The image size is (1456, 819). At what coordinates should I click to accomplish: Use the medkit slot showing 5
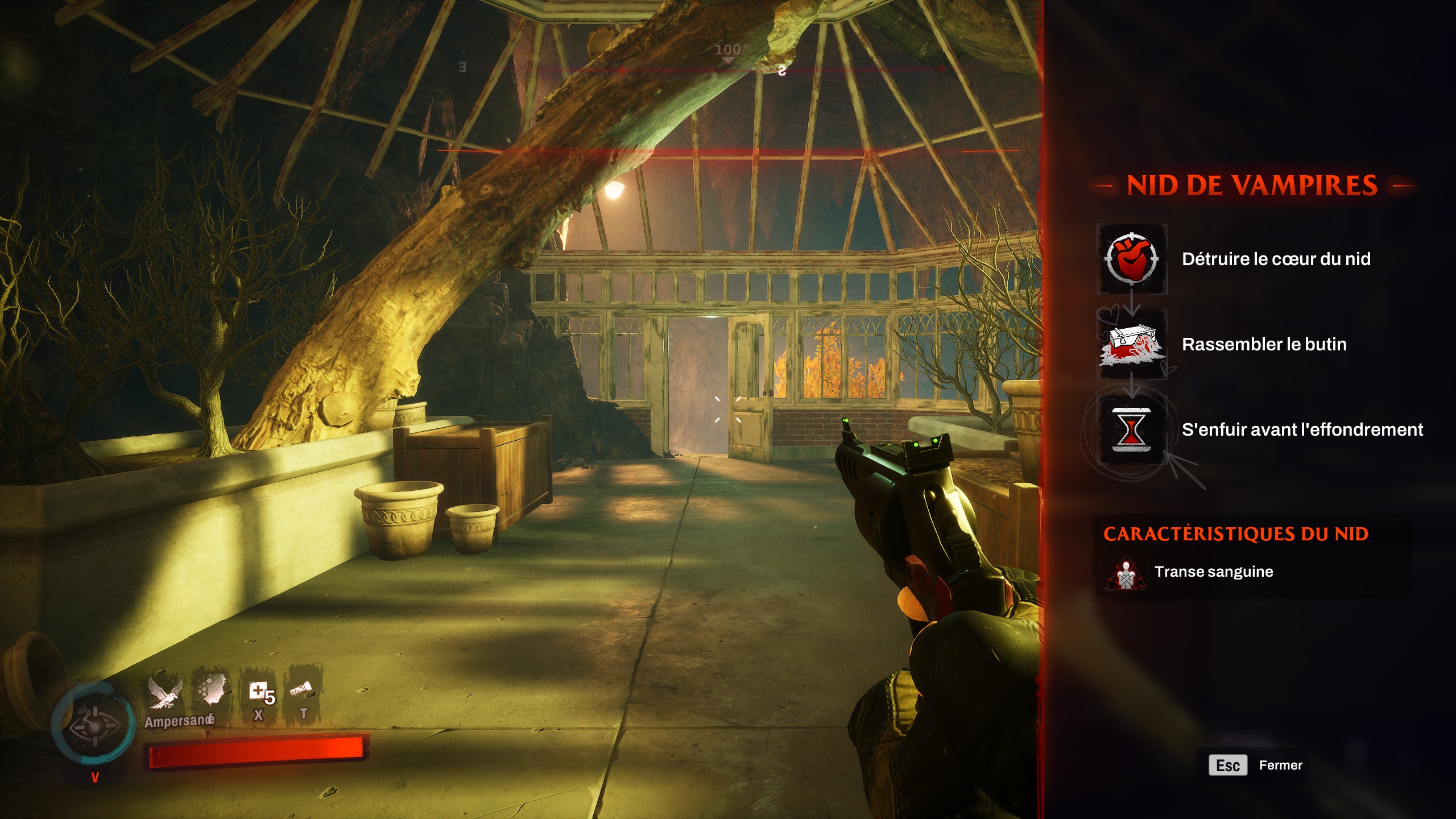260,694
